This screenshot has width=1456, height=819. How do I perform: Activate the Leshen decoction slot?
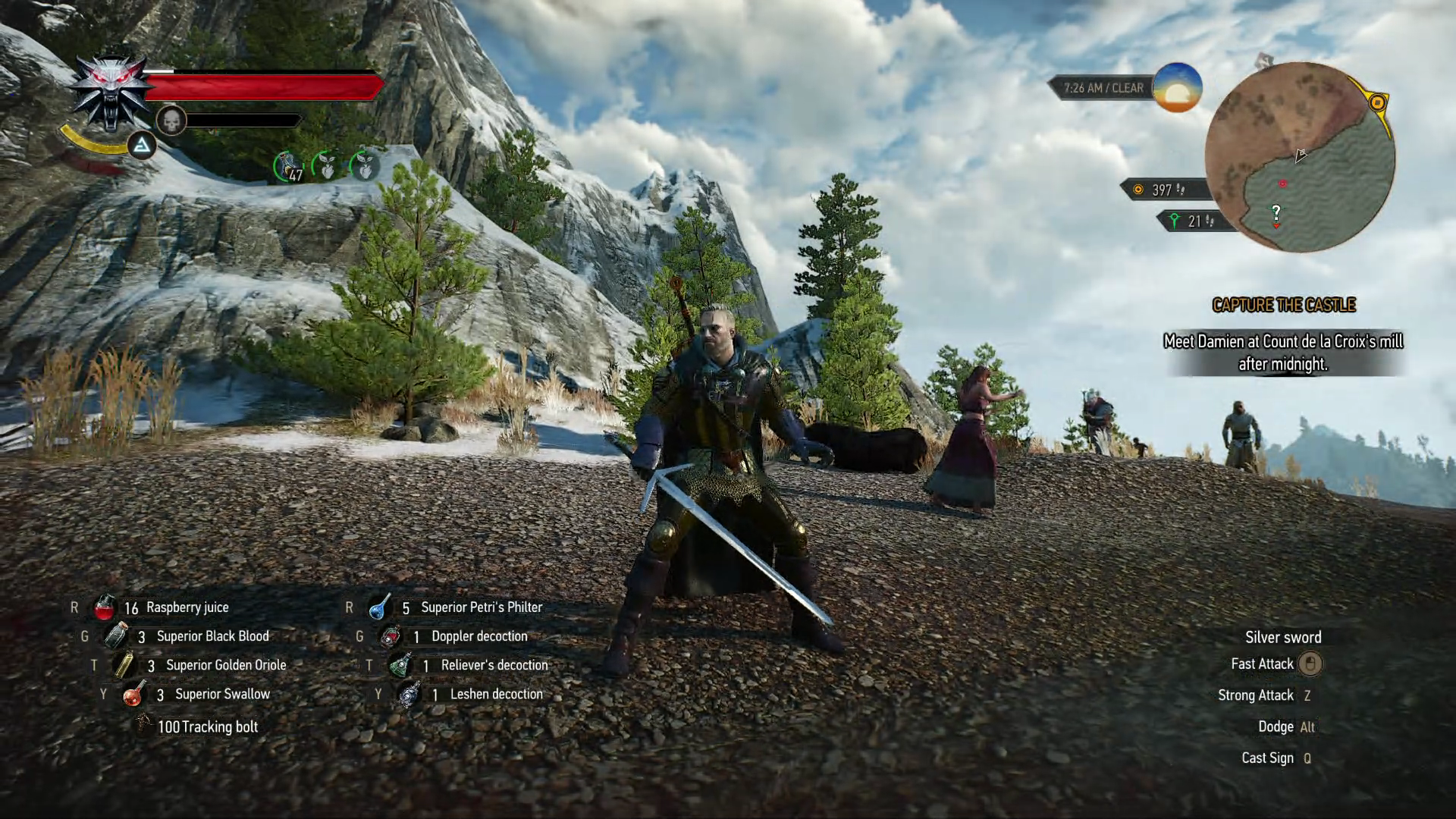tap(409, 694)
